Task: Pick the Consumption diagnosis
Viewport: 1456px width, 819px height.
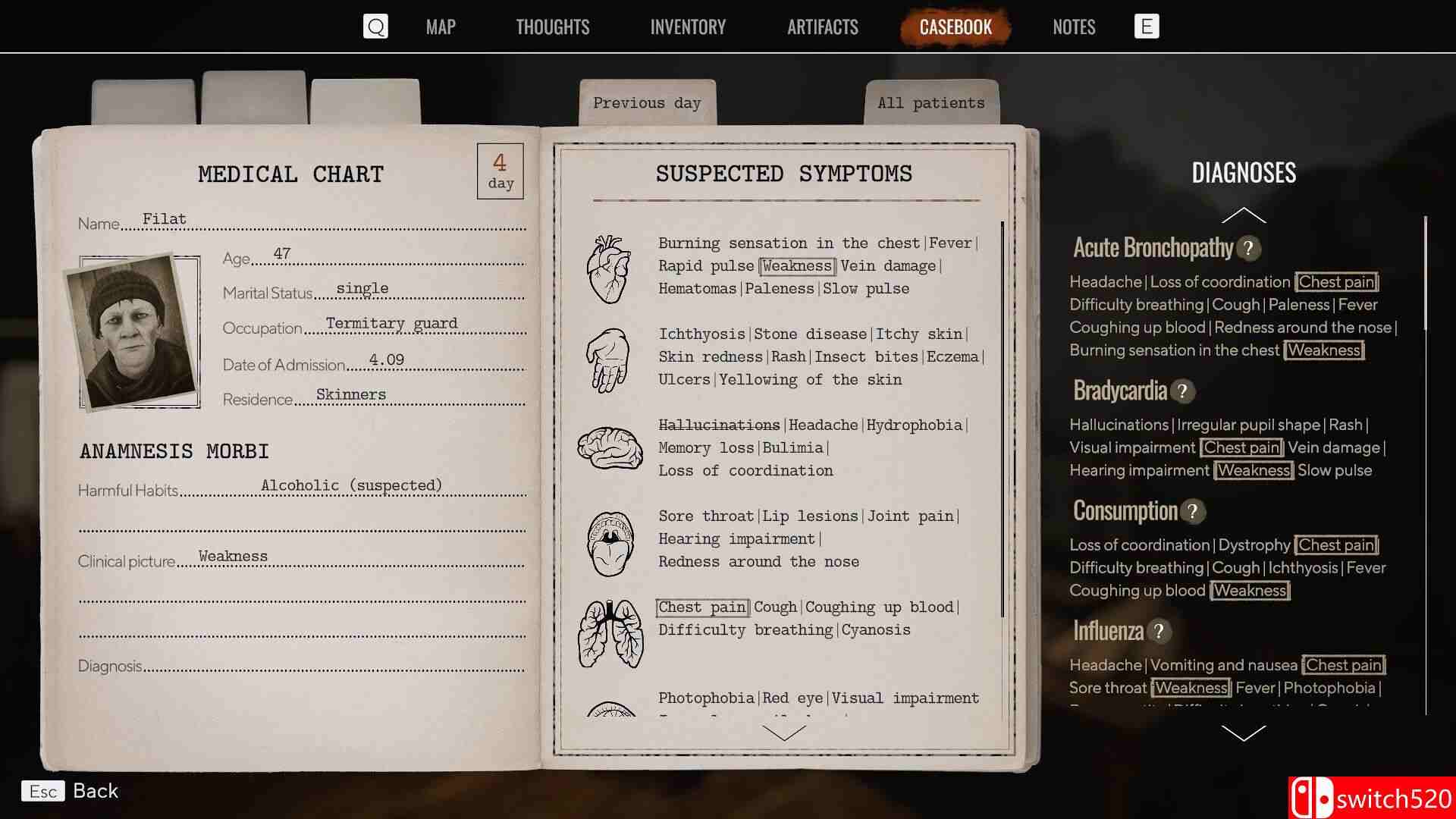Action: 1125,512
